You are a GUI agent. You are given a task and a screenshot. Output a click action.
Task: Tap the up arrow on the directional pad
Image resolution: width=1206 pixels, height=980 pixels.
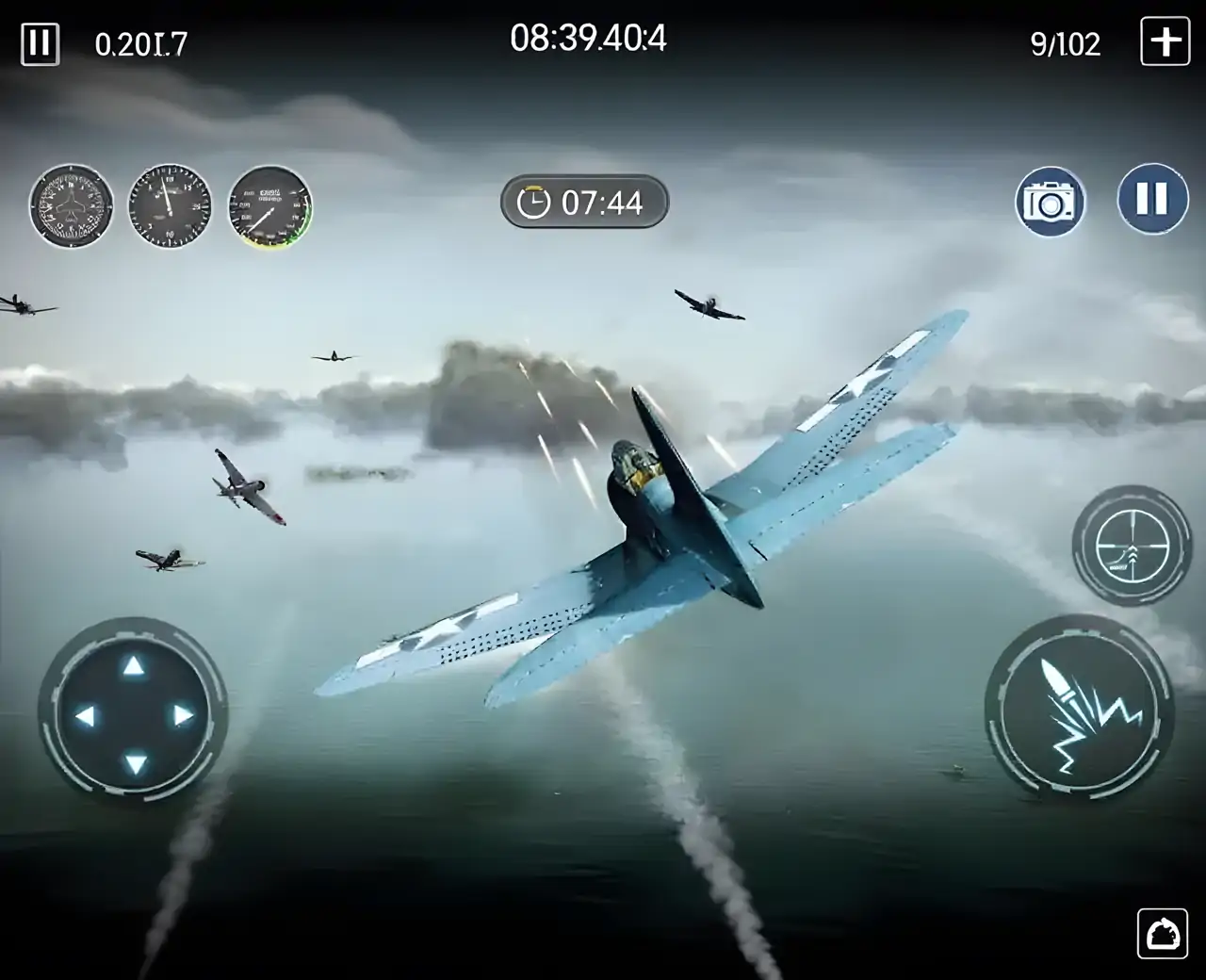133,665
